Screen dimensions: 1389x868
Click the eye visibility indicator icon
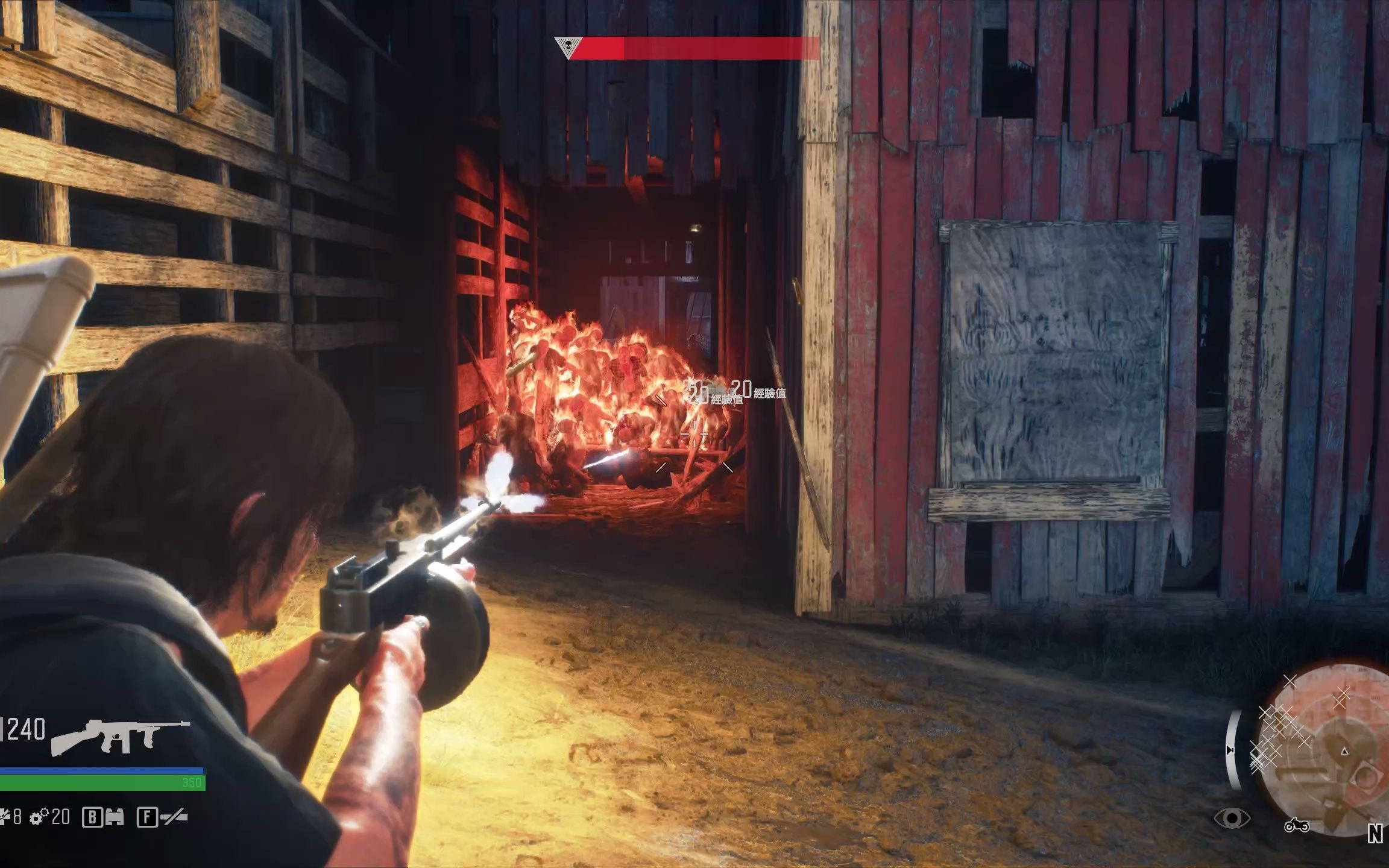pos(1232,819)
